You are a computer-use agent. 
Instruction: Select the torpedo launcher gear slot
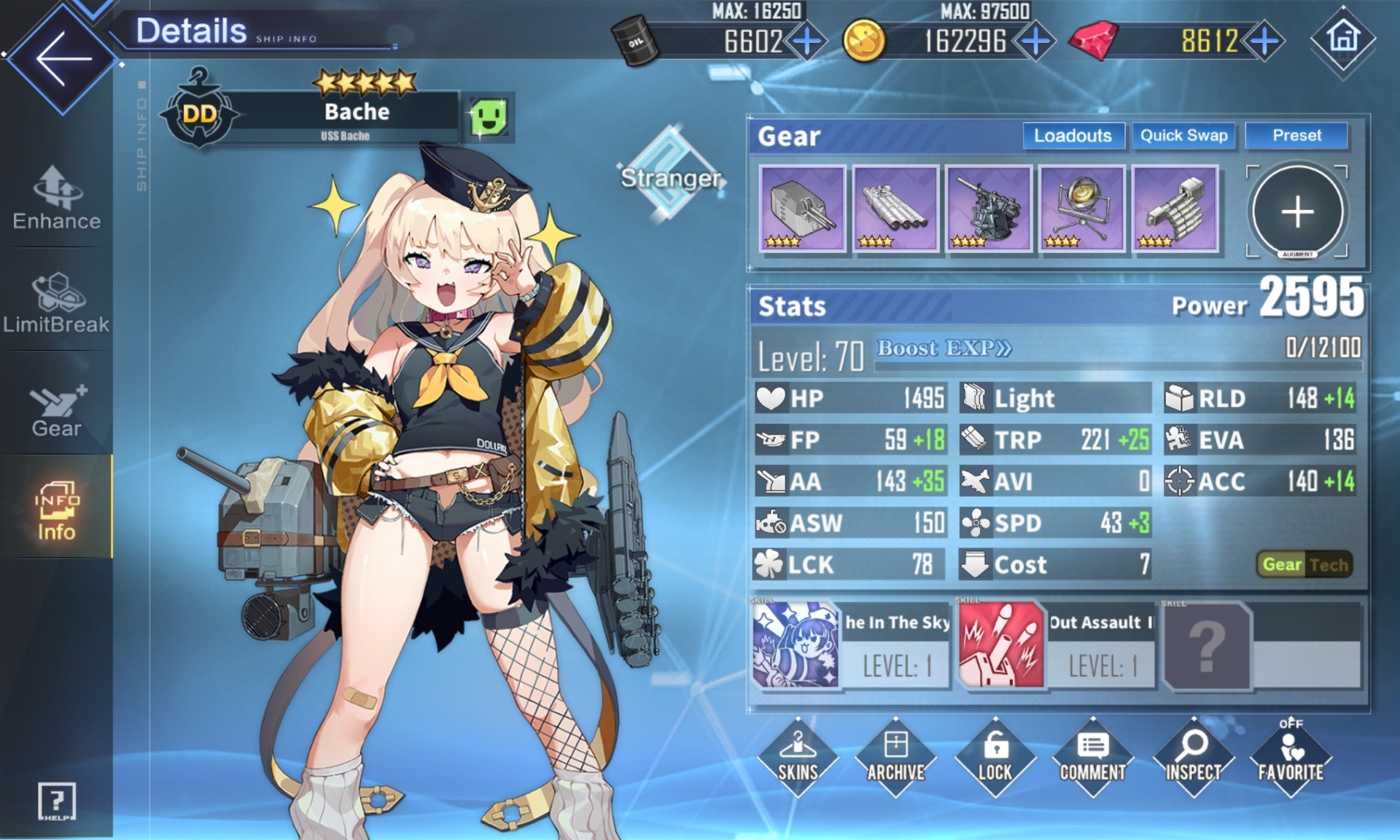point(895,209)
